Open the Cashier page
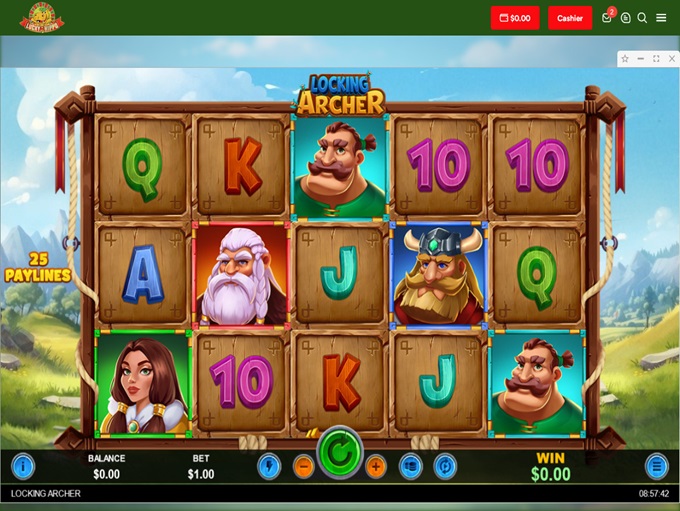This screenshot has width=680, height=511. (570, 18)
